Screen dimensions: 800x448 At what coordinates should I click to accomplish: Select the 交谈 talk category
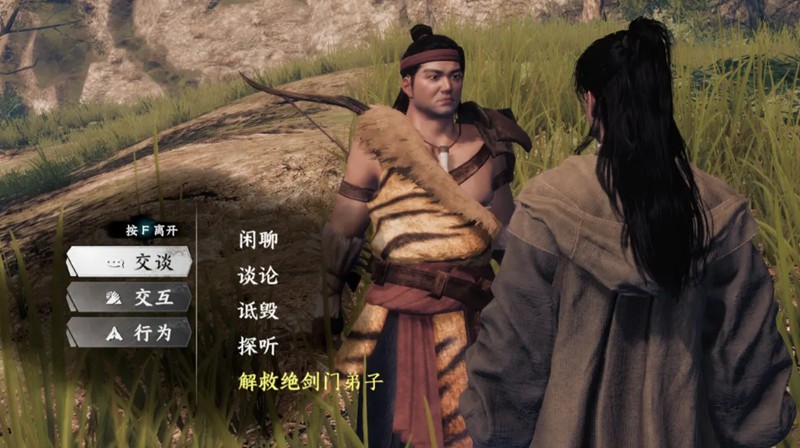coord(129,262)
